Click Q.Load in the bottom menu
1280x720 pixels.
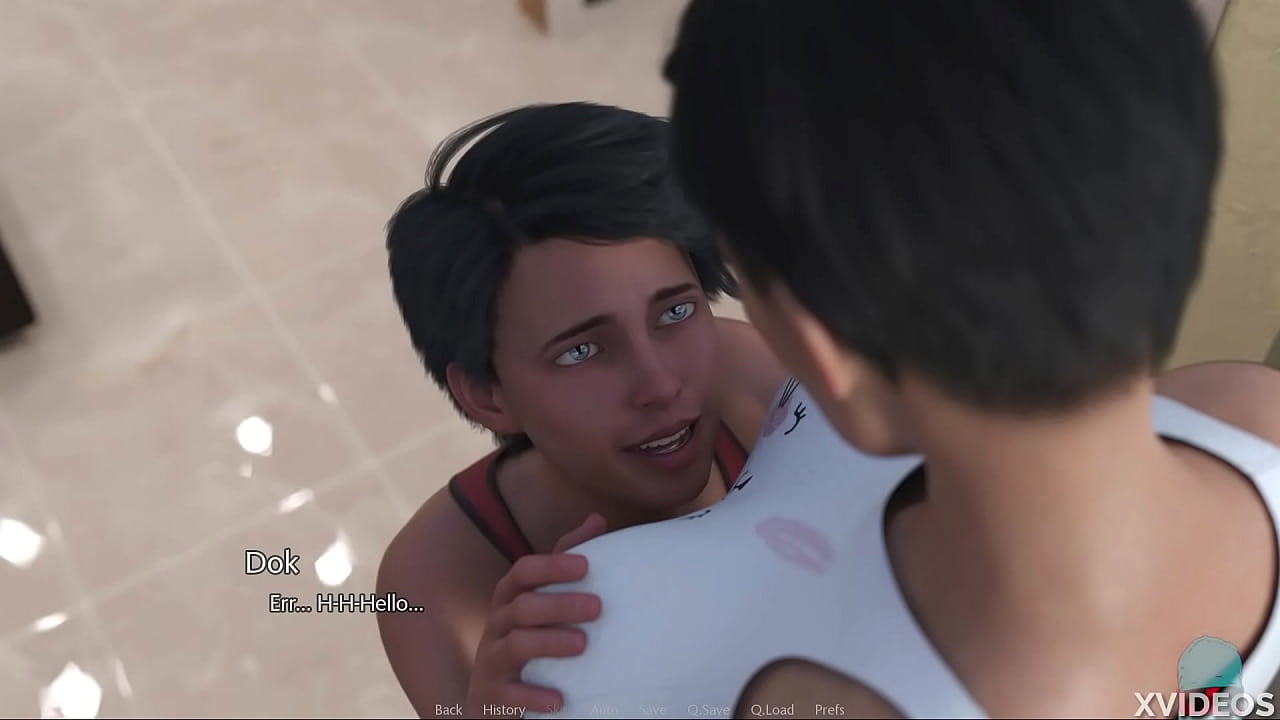click(773, 709)
